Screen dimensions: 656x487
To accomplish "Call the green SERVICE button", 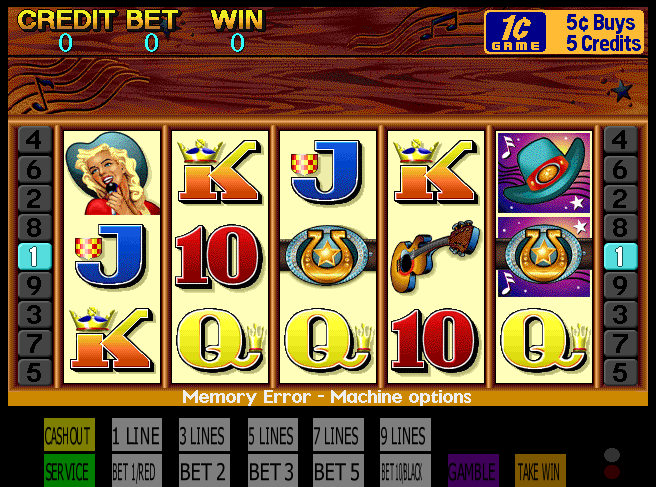I will [69, 471].
